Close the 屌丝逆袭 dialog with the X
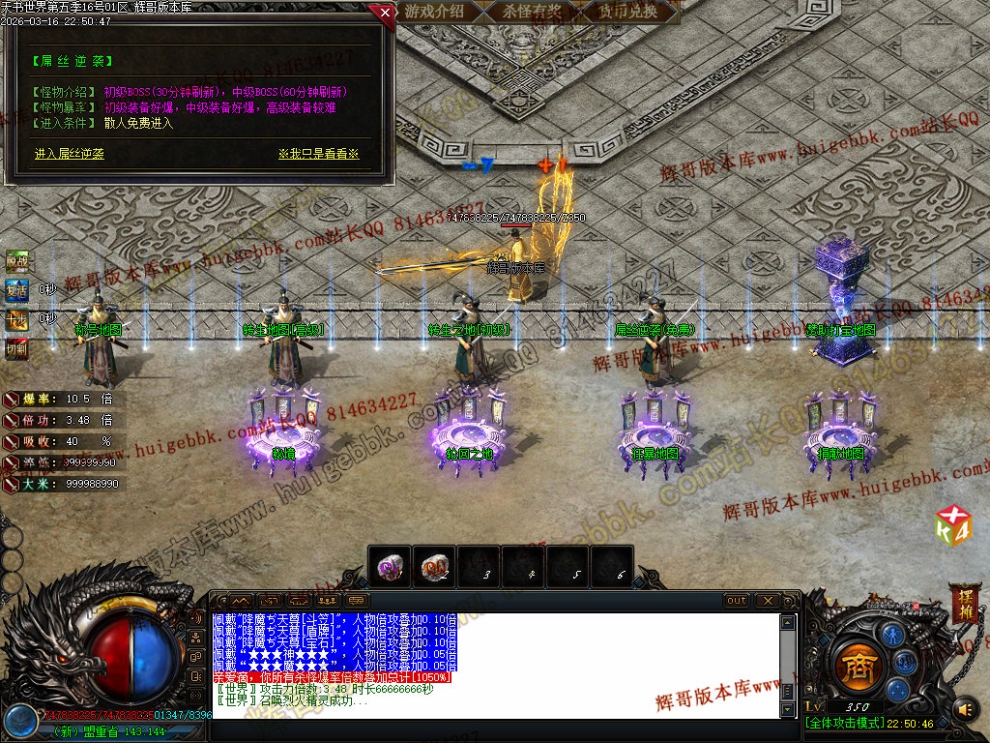This screenshot has width=990, height=743. click(x=385, y=13)
